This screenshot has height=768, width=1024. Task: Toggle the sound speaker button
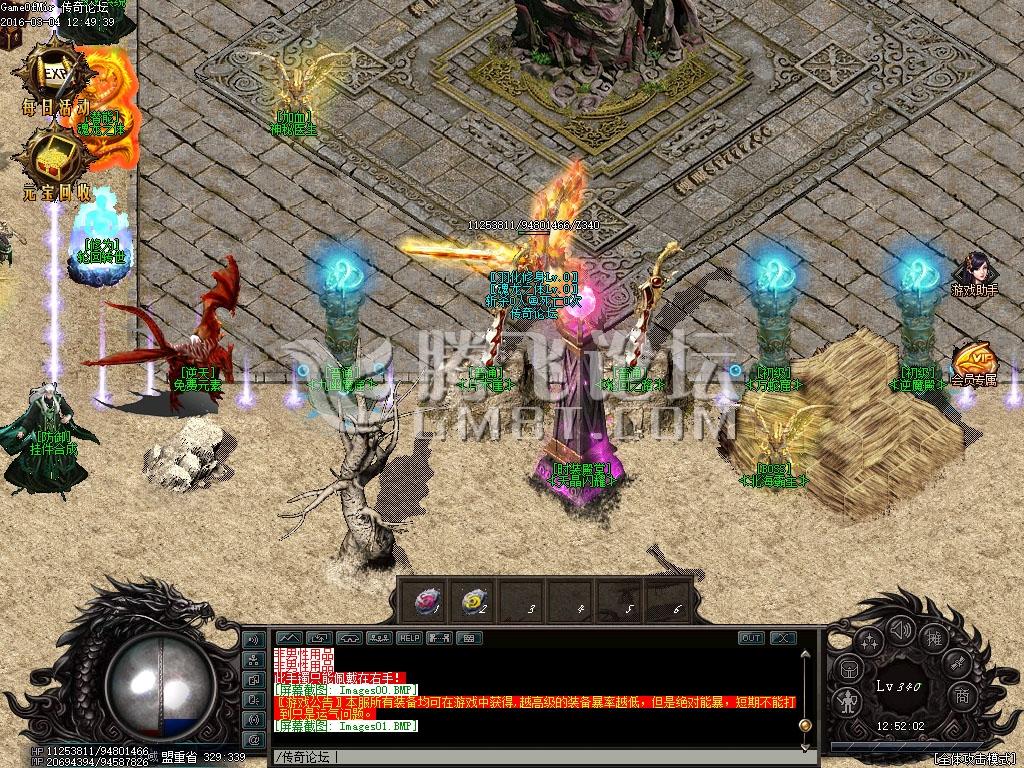tap(901, 630)
